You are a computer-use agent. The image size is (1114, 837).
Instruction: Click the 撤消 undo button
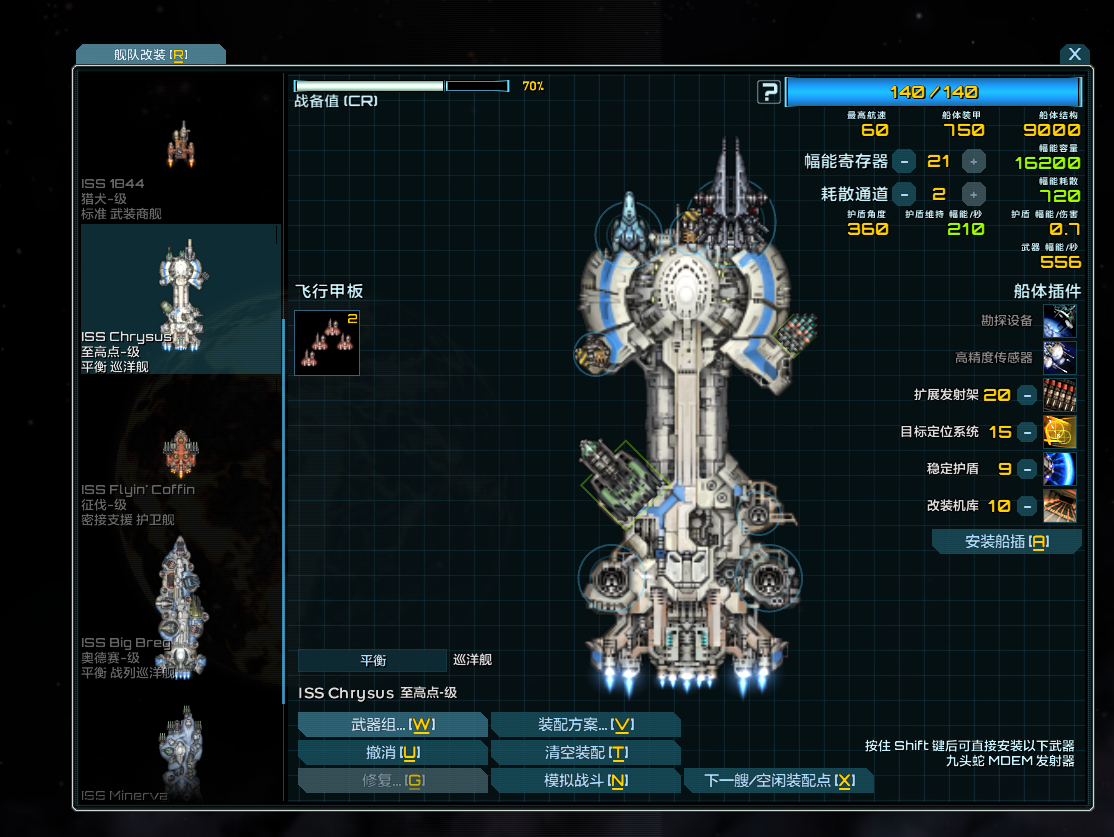coord(392,753)
